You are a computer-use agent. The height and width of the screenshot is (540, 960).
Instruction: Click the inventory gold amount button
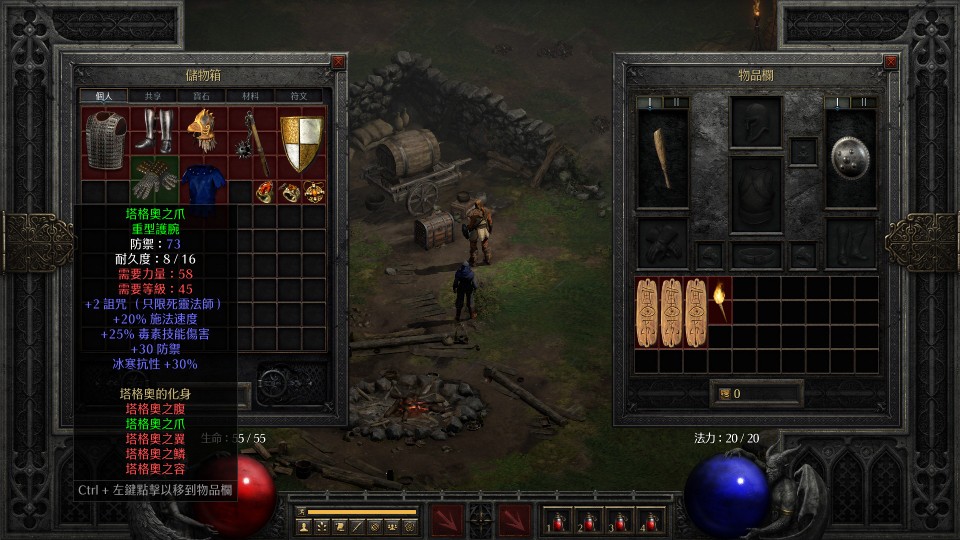(756, 393)
